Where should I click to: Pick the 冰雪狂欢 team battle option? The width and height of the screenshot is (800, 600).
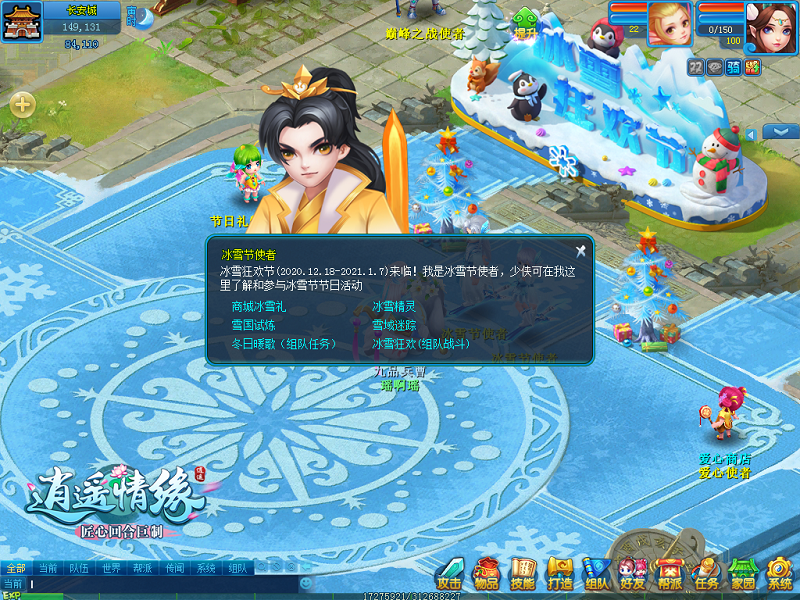[420, 343]
